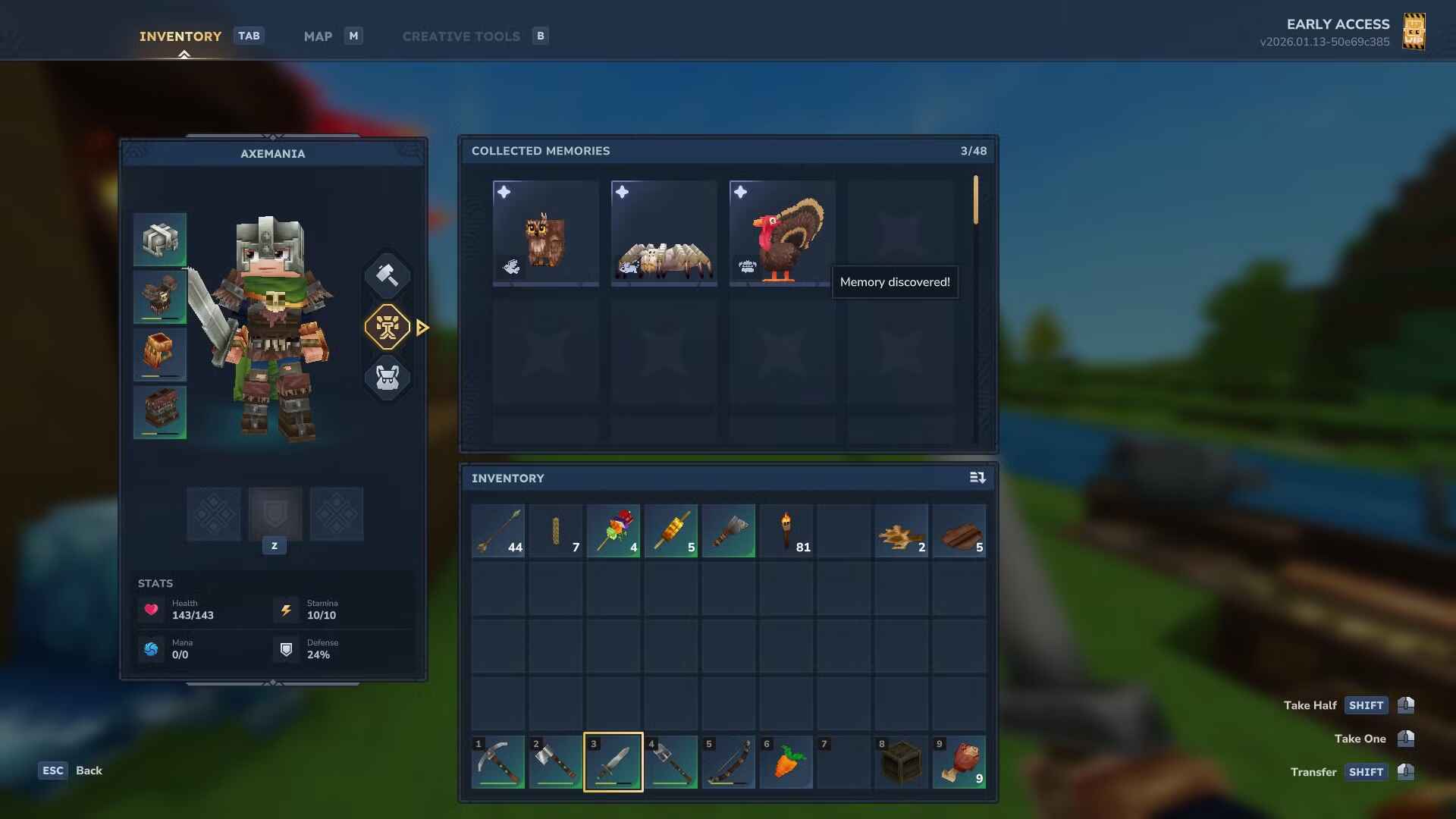Click the VIP badge in the top-right corner
This screenshot has width=1456, height=819.
1415,32
